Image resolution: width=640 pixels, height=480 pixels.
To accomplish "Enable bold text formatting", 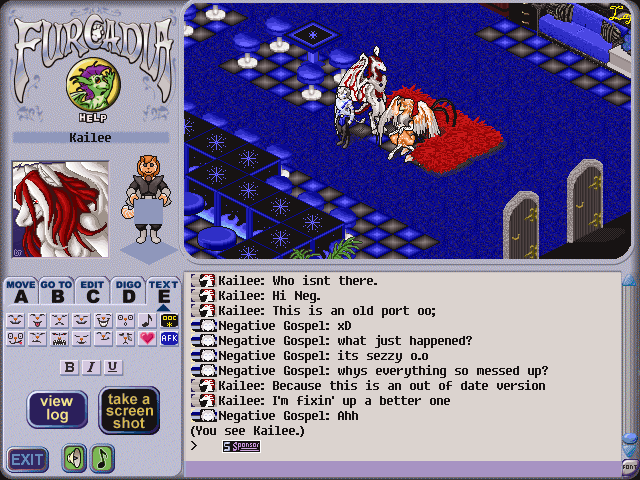I will (70, 367).
